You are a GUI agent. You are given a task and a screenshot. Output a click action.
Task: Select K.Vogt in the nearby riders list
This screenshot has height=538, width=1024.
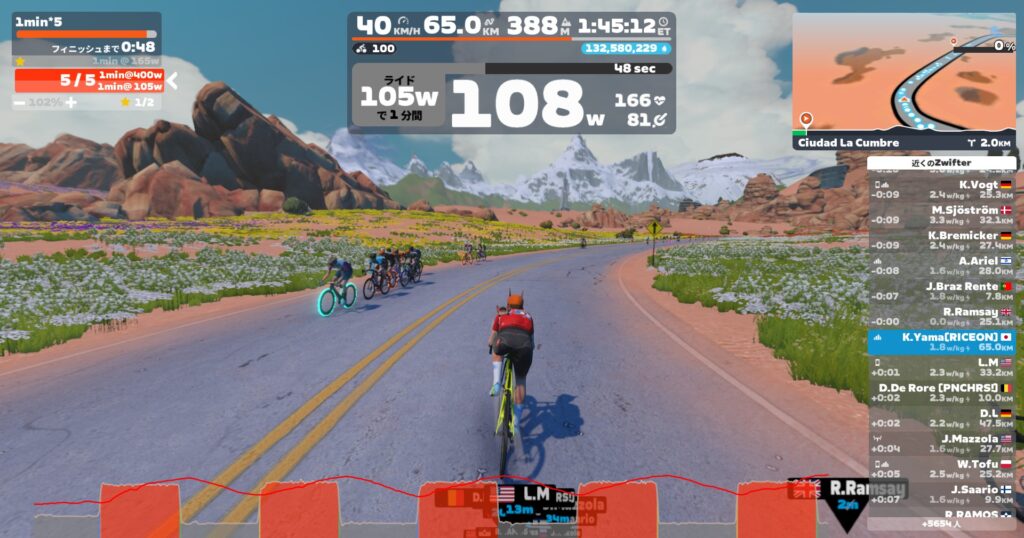tap(942, 189)
